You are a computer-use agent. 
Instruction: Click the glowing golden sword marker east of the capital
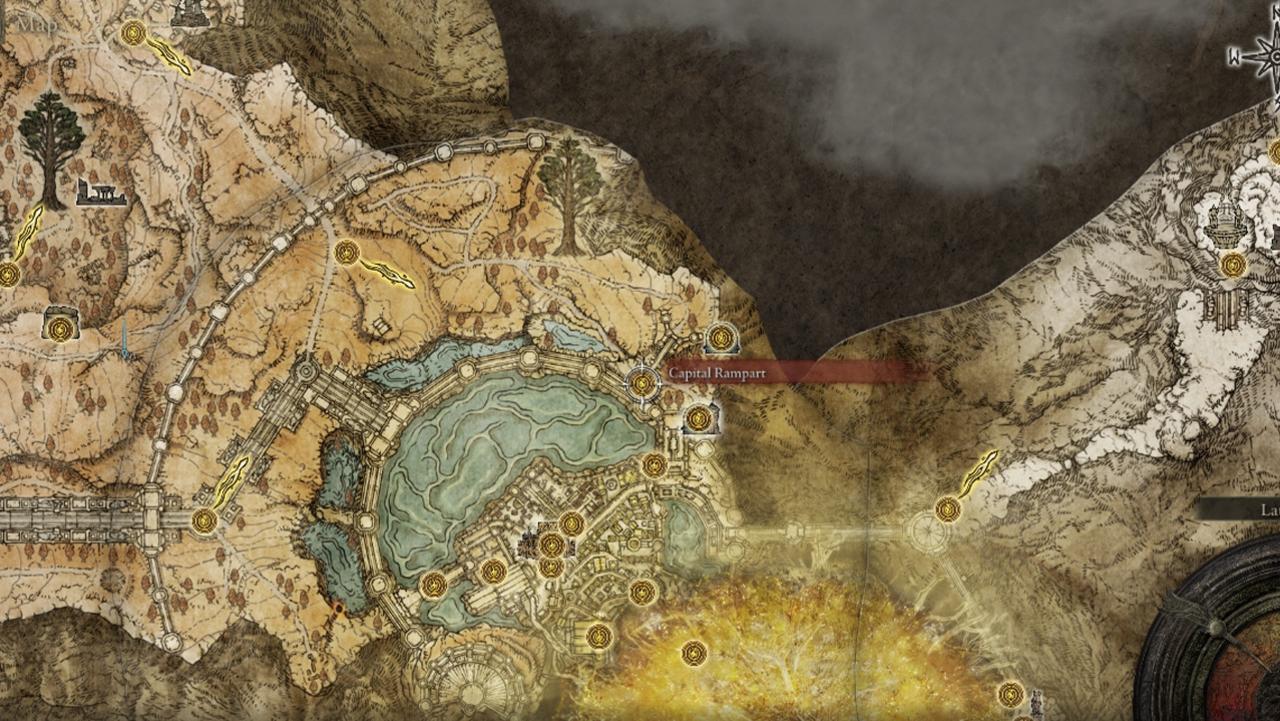[983, 468]
